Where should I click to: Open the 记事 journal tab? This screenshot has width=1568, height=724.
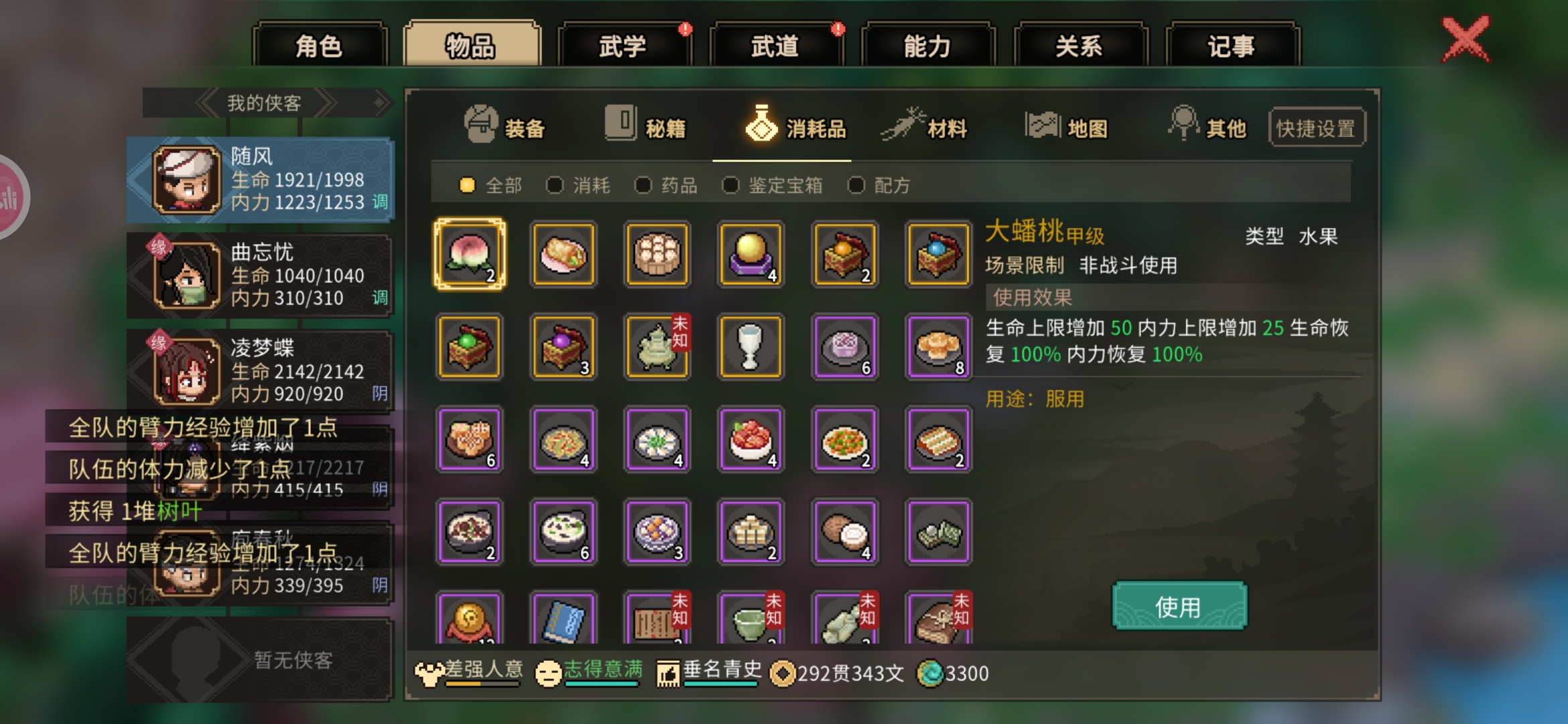click(1232, 44)
